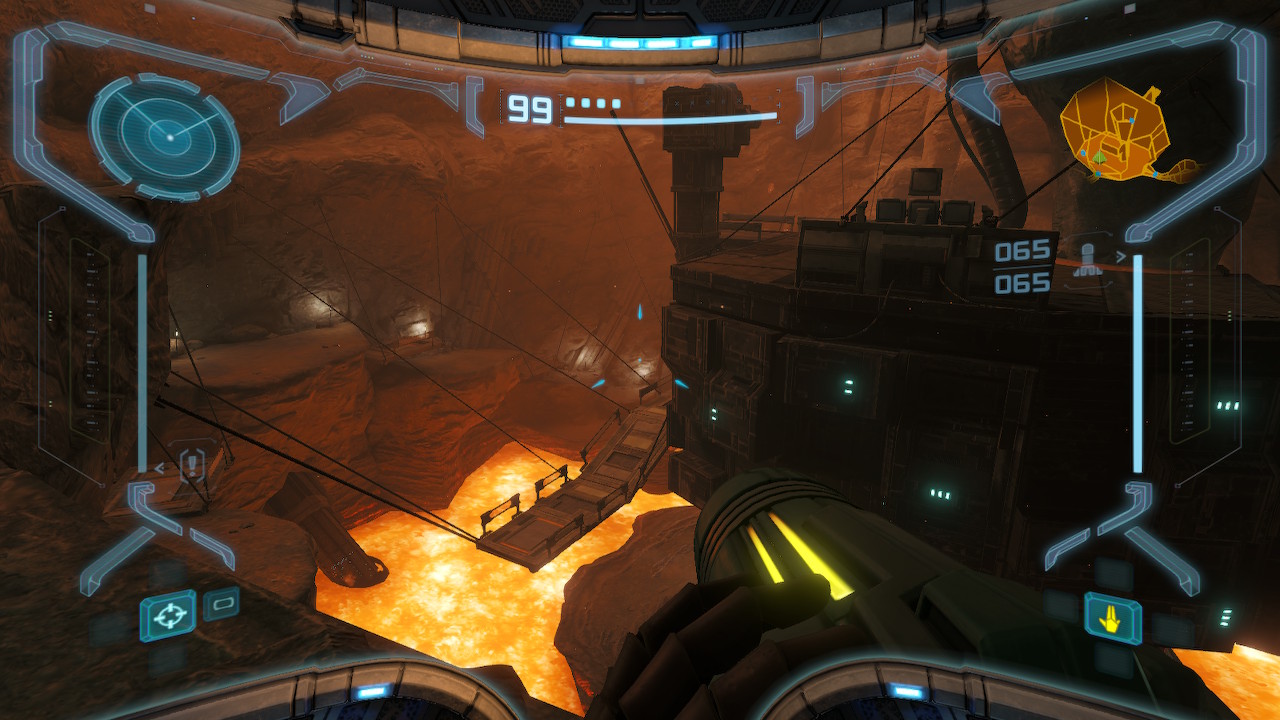Click the hazard threat warning icon
The width and height of the screenshot is (1280, 720).
pyautogui.click(x=192, y=463)
